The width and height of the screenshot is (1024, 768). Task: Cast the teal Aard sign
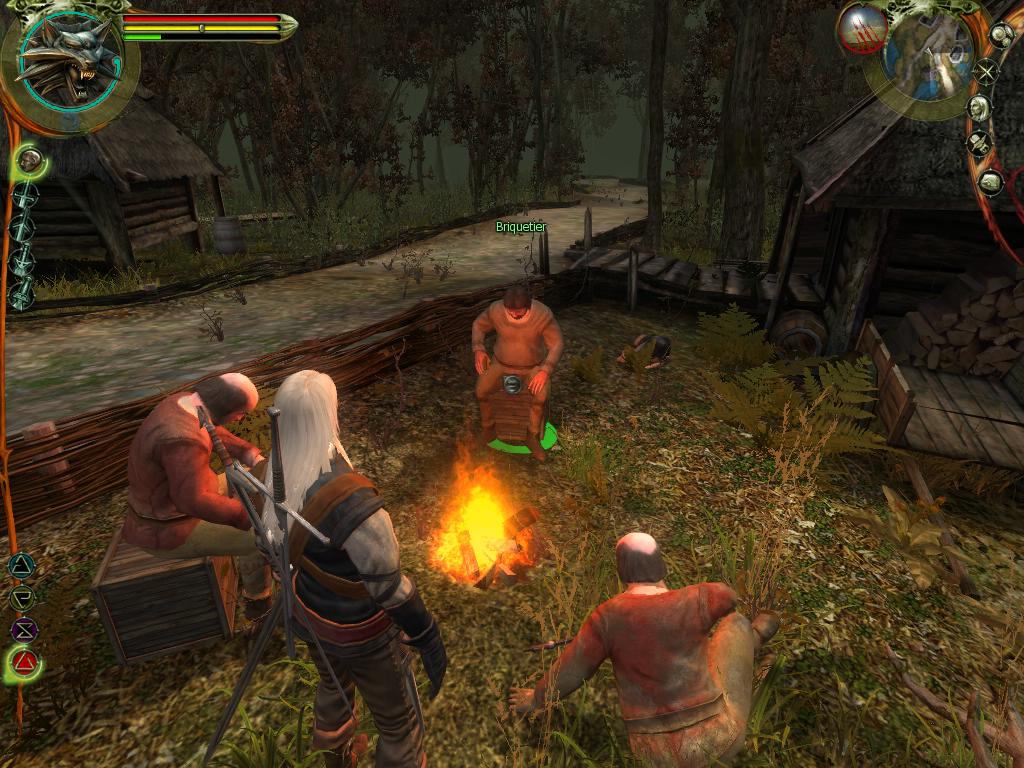(21, 566)
